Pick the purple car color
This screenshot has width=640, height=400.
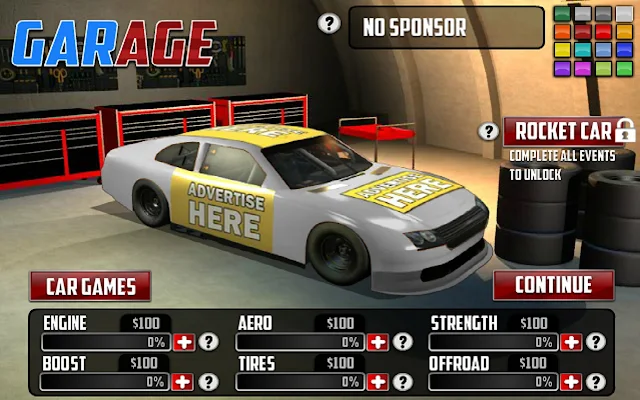[562, 68]
